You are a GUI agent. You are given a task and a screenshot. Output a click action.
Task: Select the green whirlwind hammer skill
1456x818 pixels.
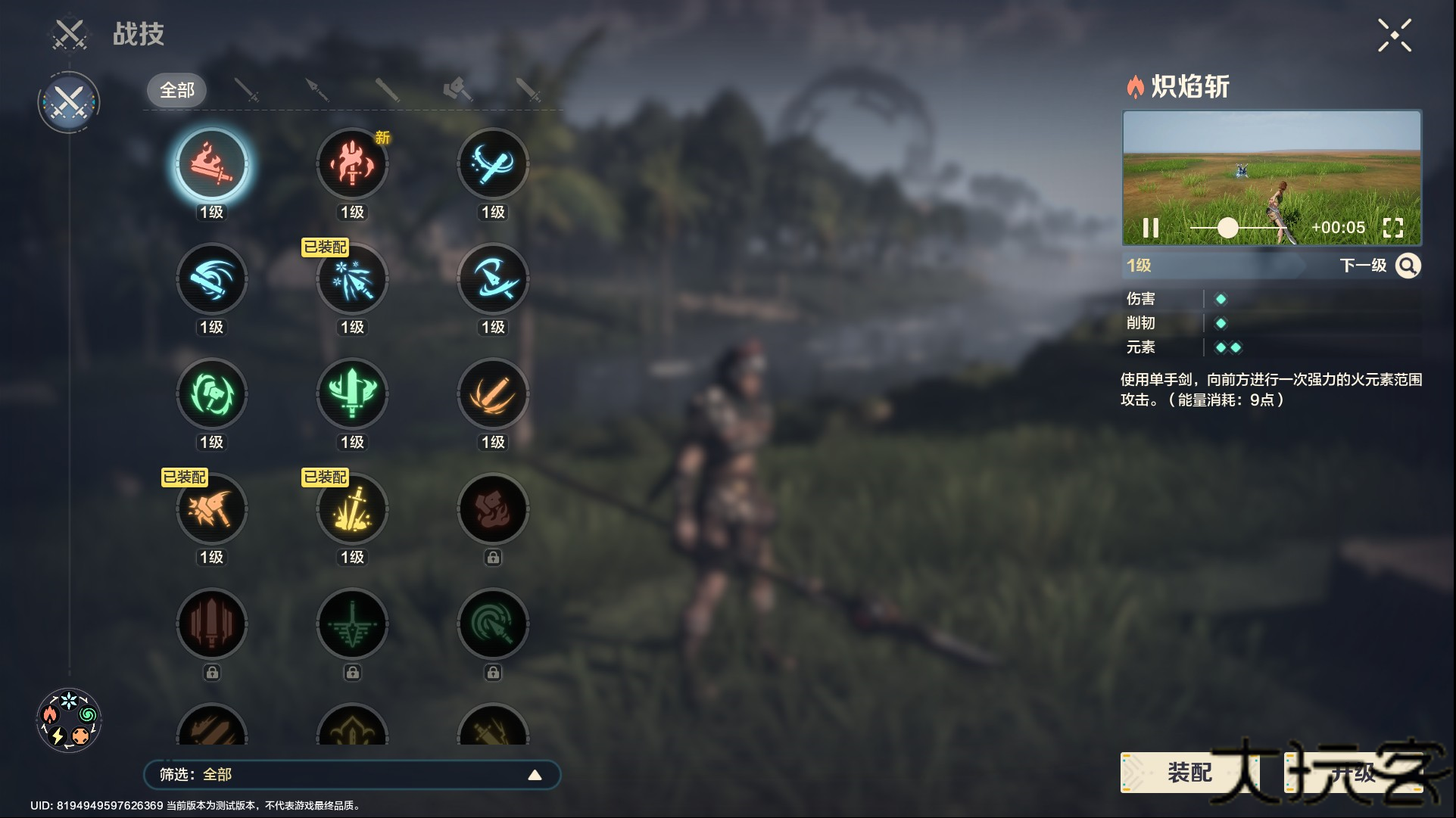pyautogui.click(x=211, y=394)
